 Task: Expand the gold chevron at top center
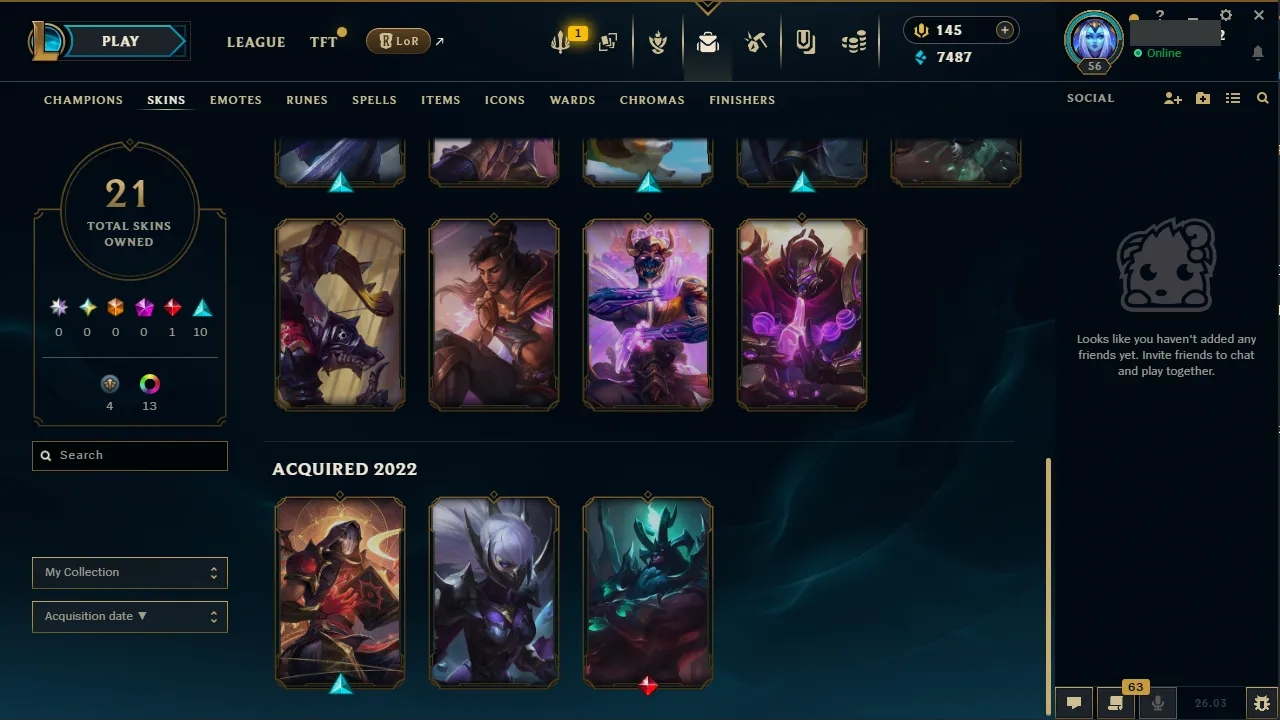708,6
